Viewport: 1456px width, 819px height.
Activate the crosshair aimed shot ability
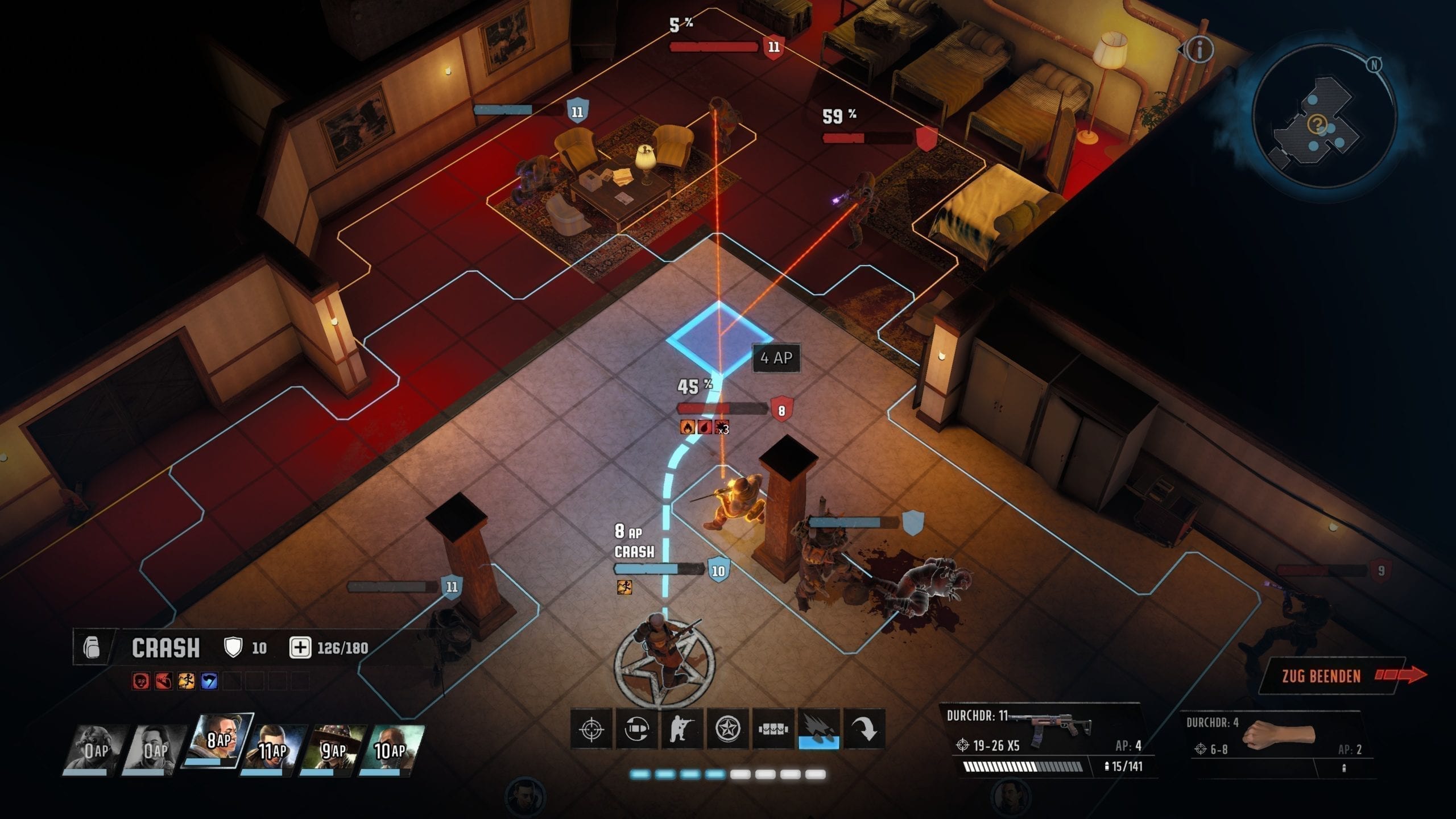pos(591,729)
